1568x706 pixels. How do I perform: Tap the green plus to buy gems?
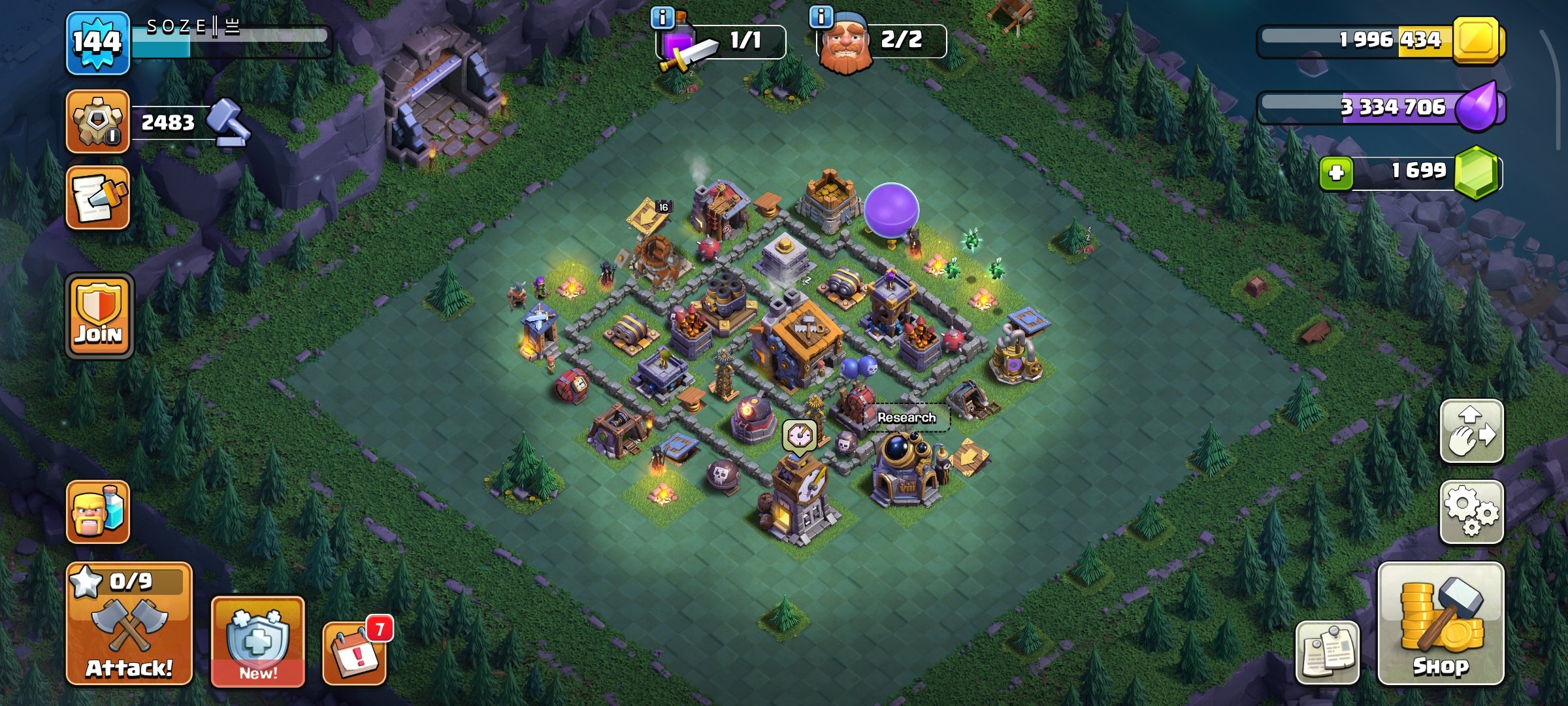(x=1336, y=173)
